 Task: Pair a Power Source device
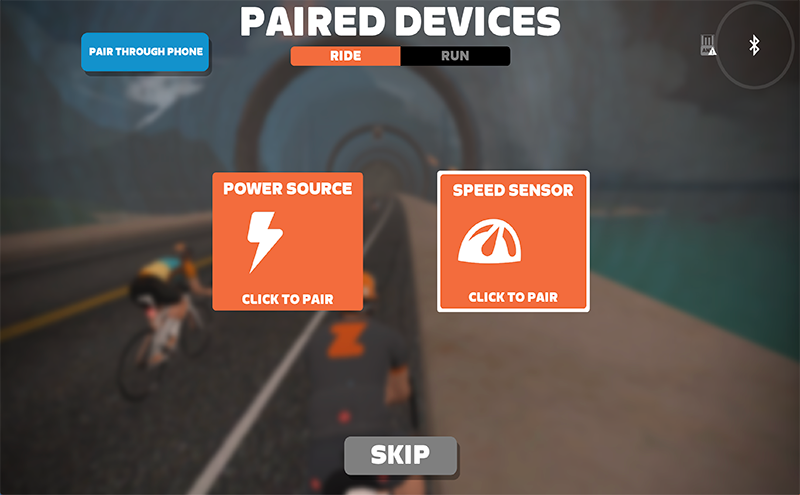pyautogui.click(x=287, y=241)
